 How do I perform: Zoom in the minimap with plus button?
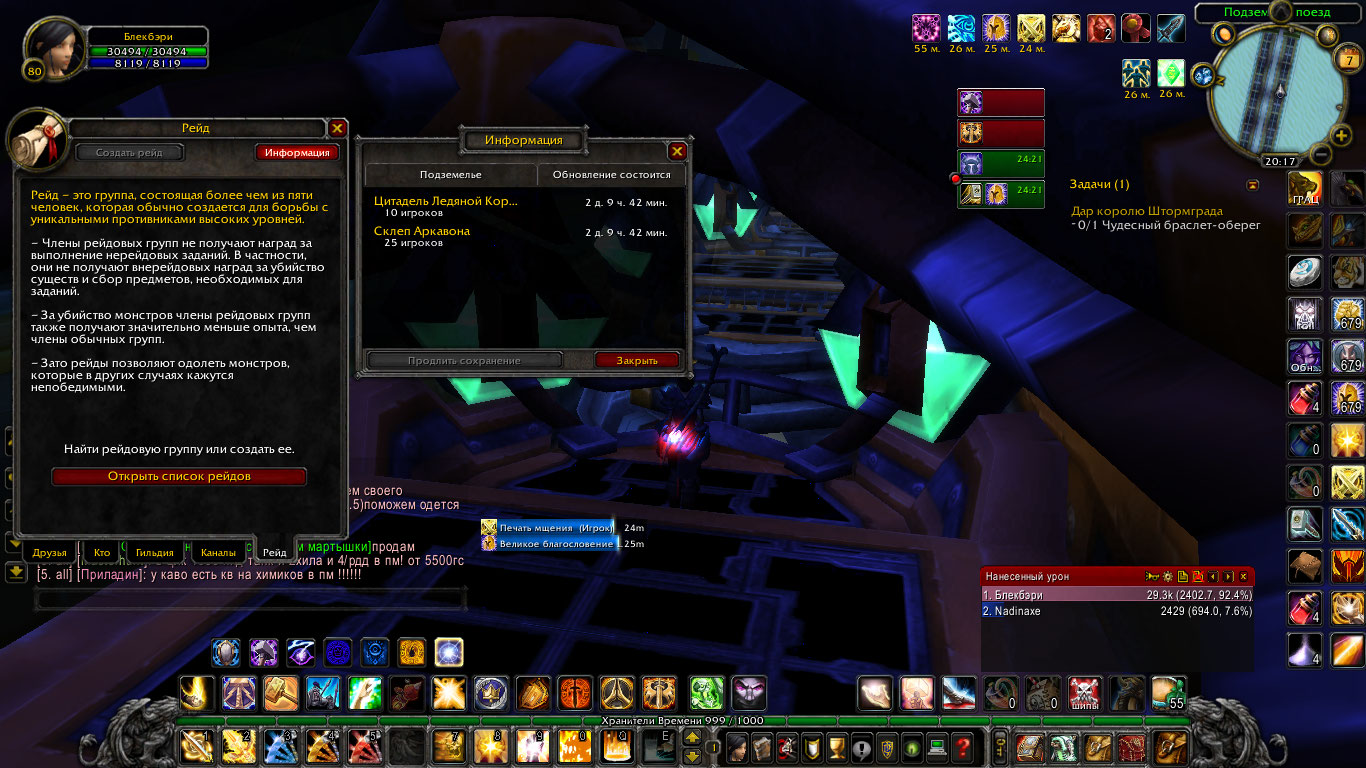pos(1342,136)
